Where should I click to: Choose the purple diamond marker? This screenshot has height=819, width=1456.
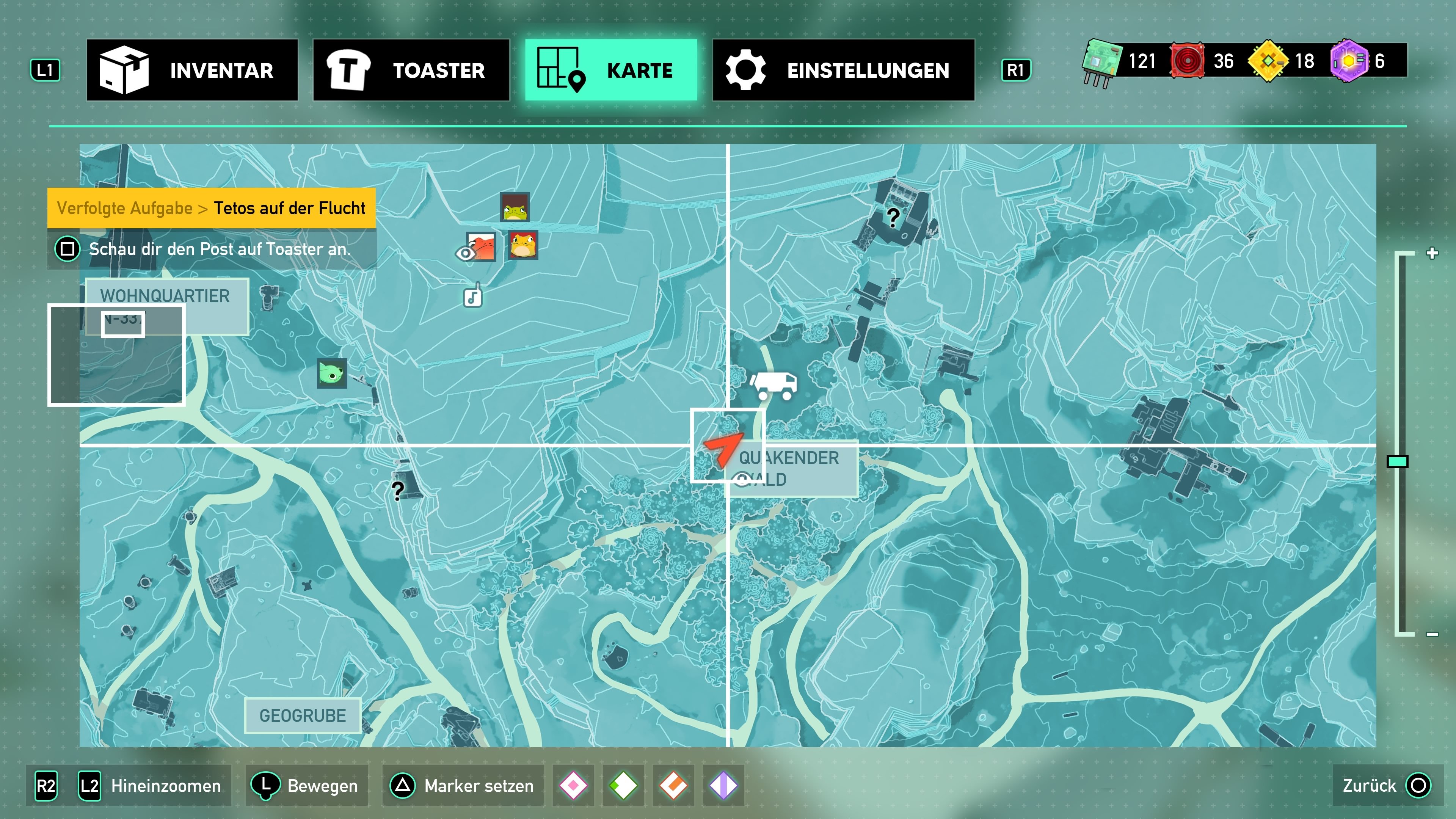[723, 786]
